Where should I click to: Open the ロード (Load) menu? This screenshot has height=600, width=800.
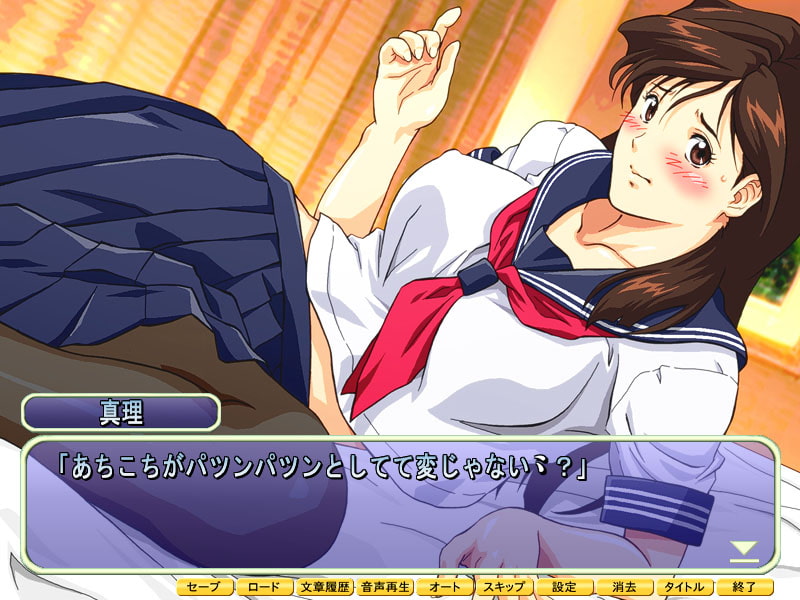click(x=265, y=588)
